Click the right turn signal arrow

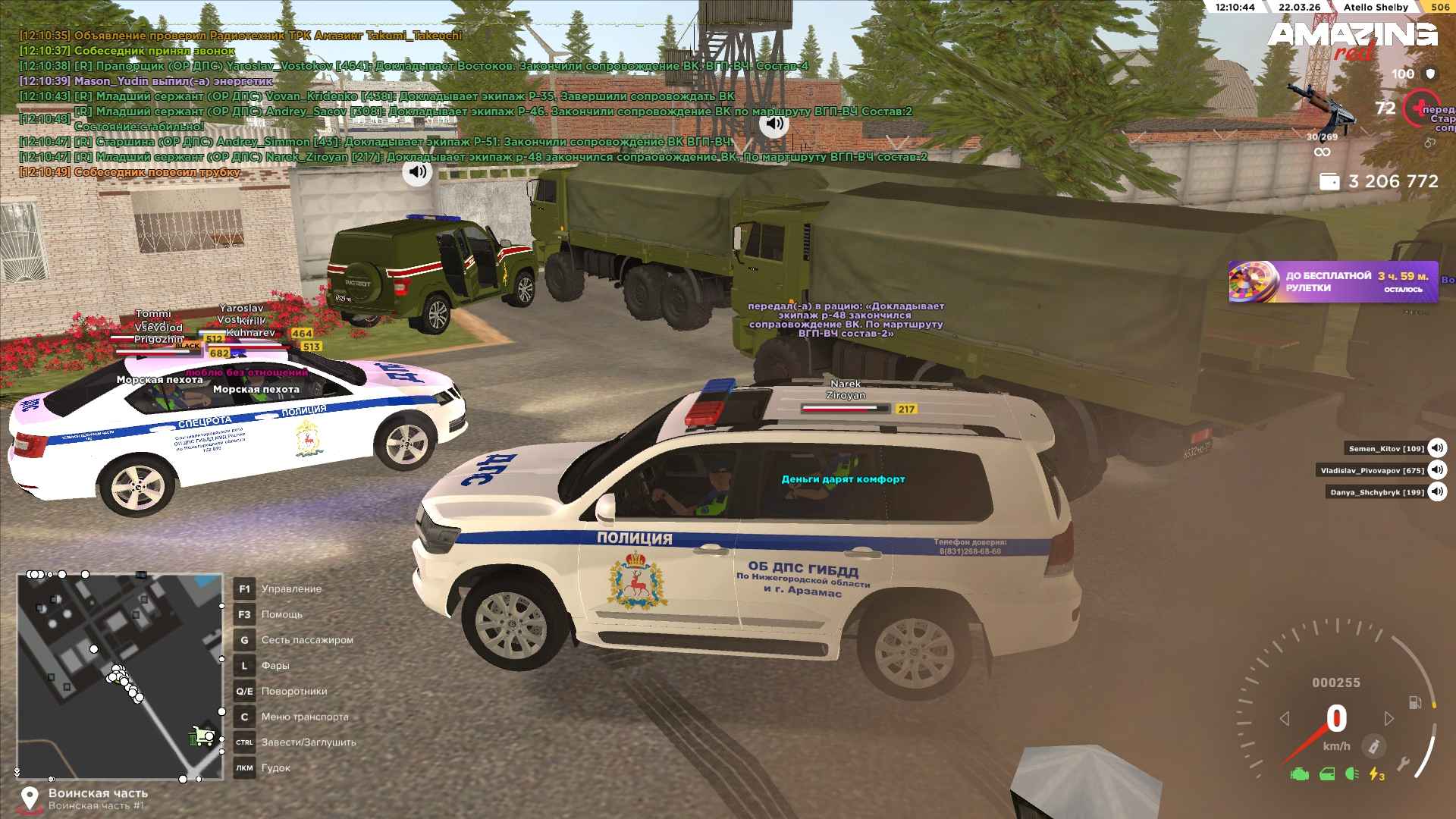click(x=1389, y=718)
